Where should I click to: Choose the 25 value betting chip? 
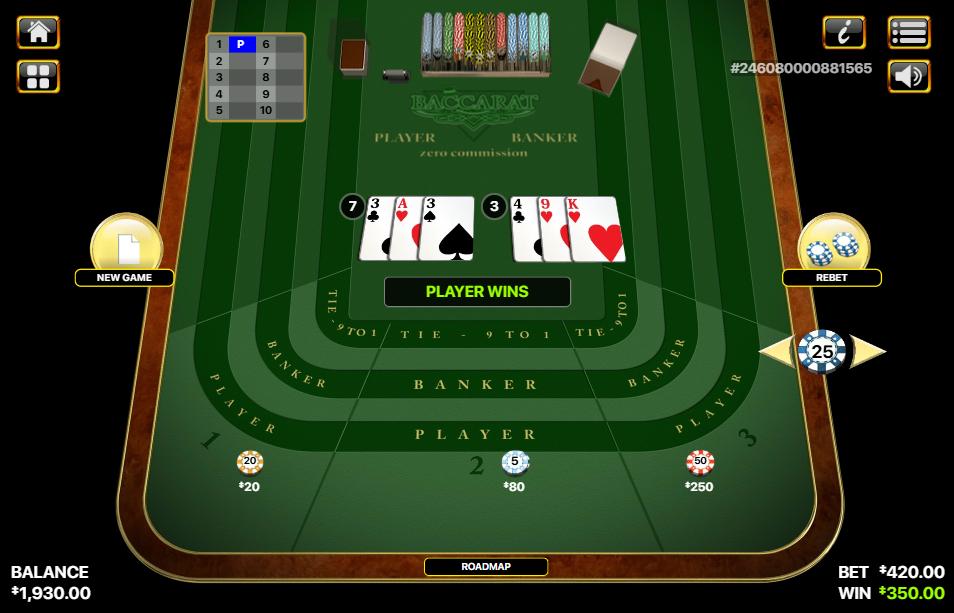pyautogui.click(x=822, y=351)
